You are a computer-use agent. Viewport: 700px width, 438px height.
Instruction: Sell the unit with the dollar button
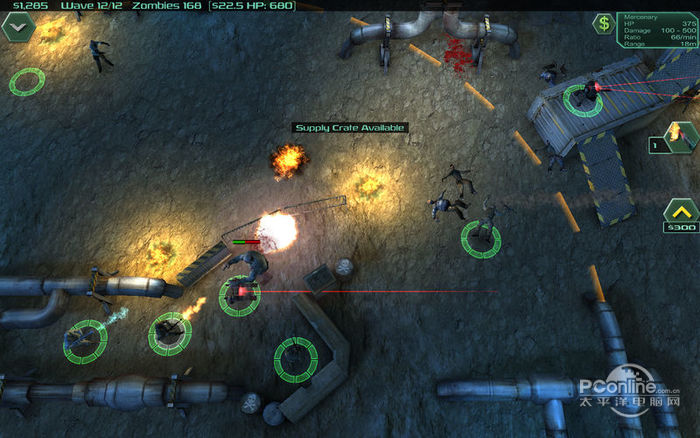coord(603,24)
